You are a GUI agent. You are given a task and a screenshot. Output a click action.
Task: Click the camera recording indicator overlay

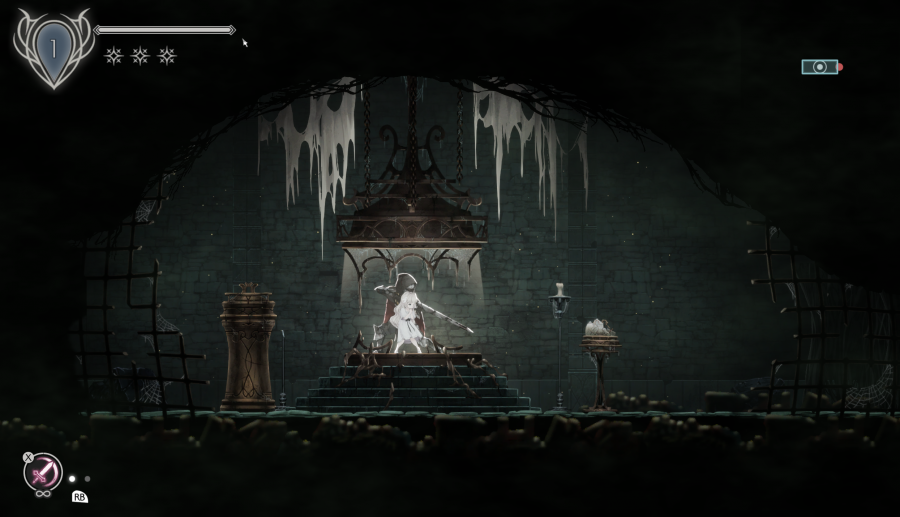820,67
